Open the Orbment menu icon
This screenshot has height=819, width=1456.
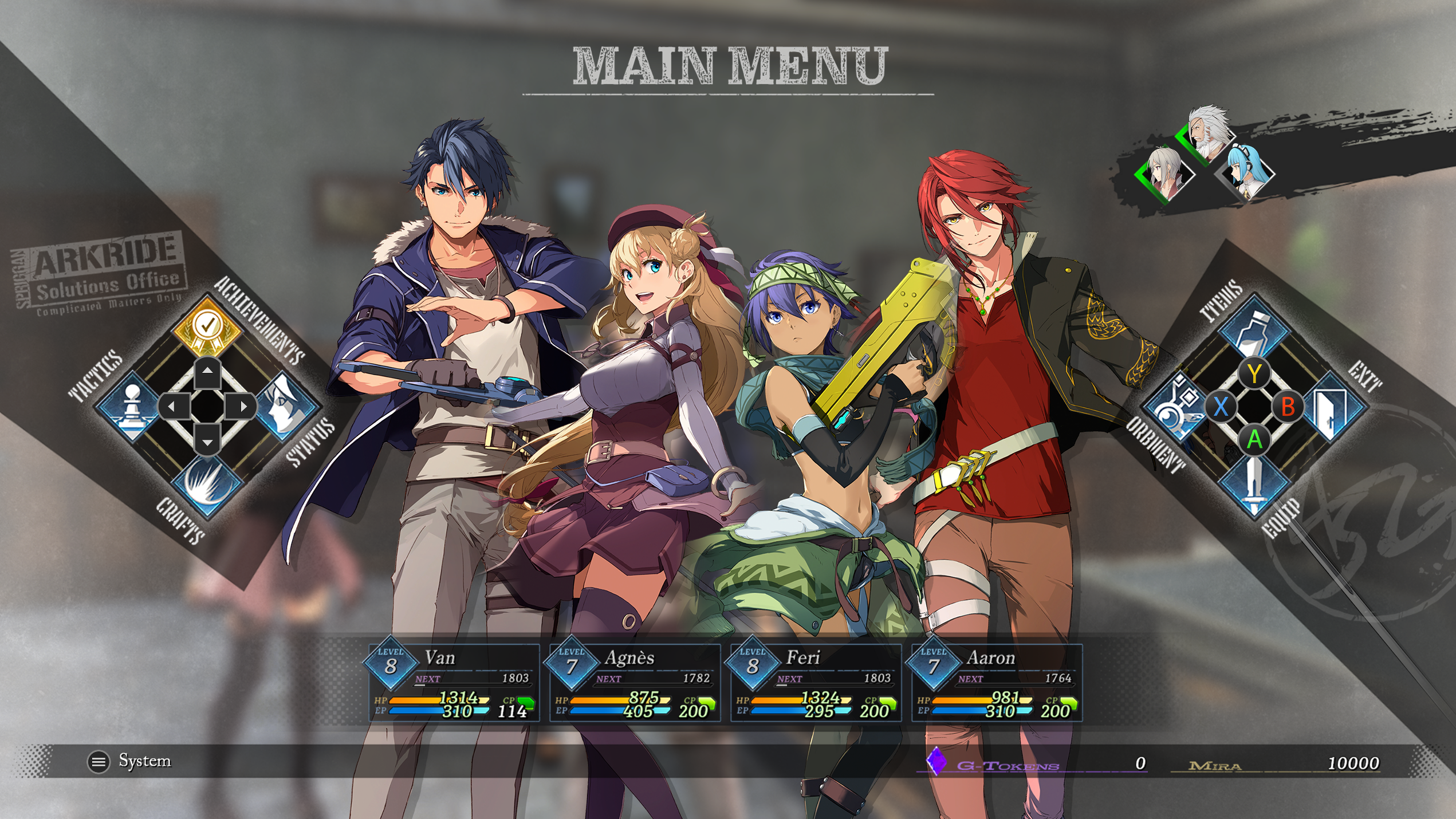point(1175,408)
